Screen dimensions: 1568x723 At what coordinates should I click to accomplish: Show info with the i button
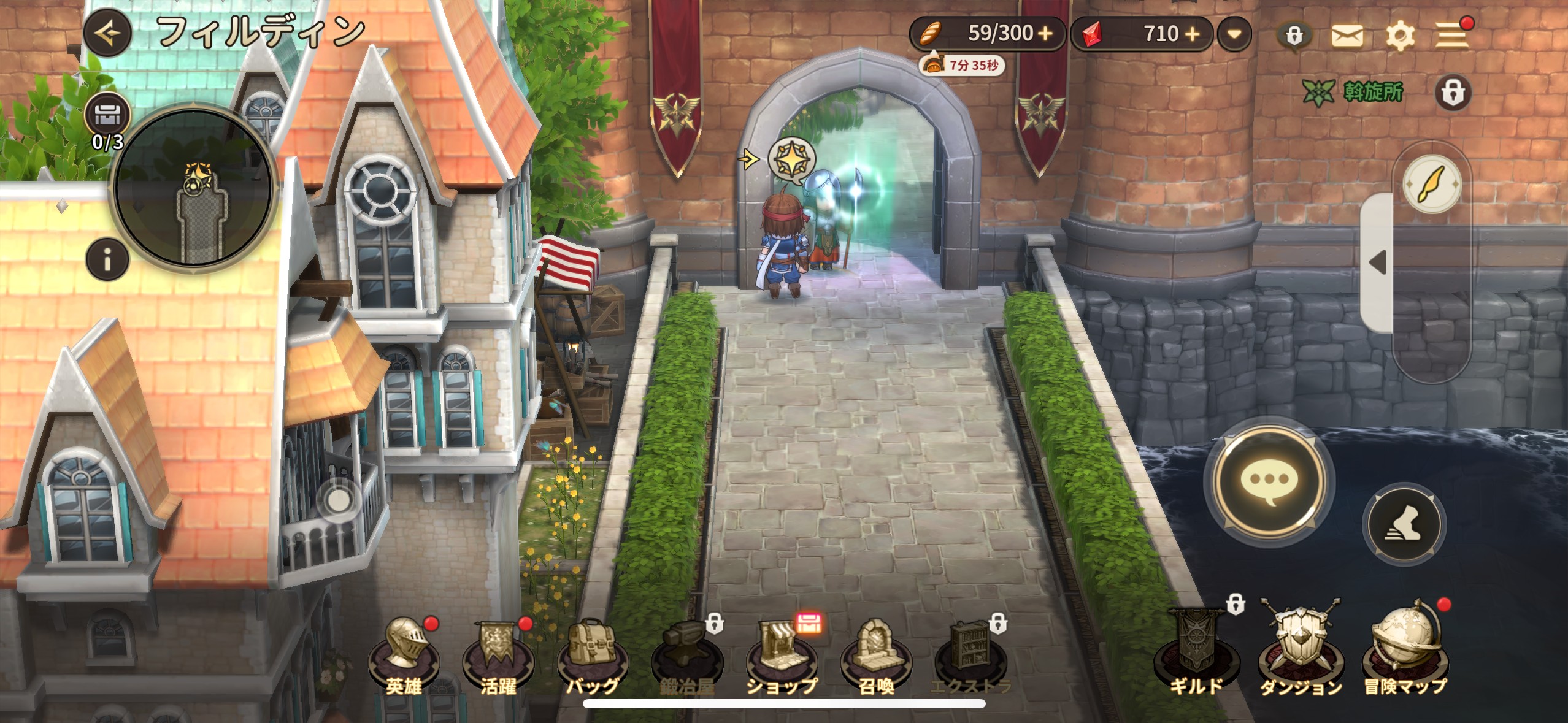[x=108, y=260]
